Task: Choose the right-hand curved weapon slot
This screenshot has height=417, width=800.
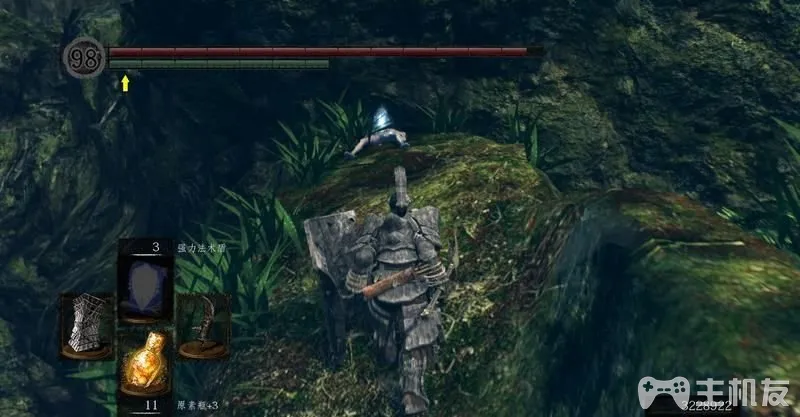Action: point(204,324)
